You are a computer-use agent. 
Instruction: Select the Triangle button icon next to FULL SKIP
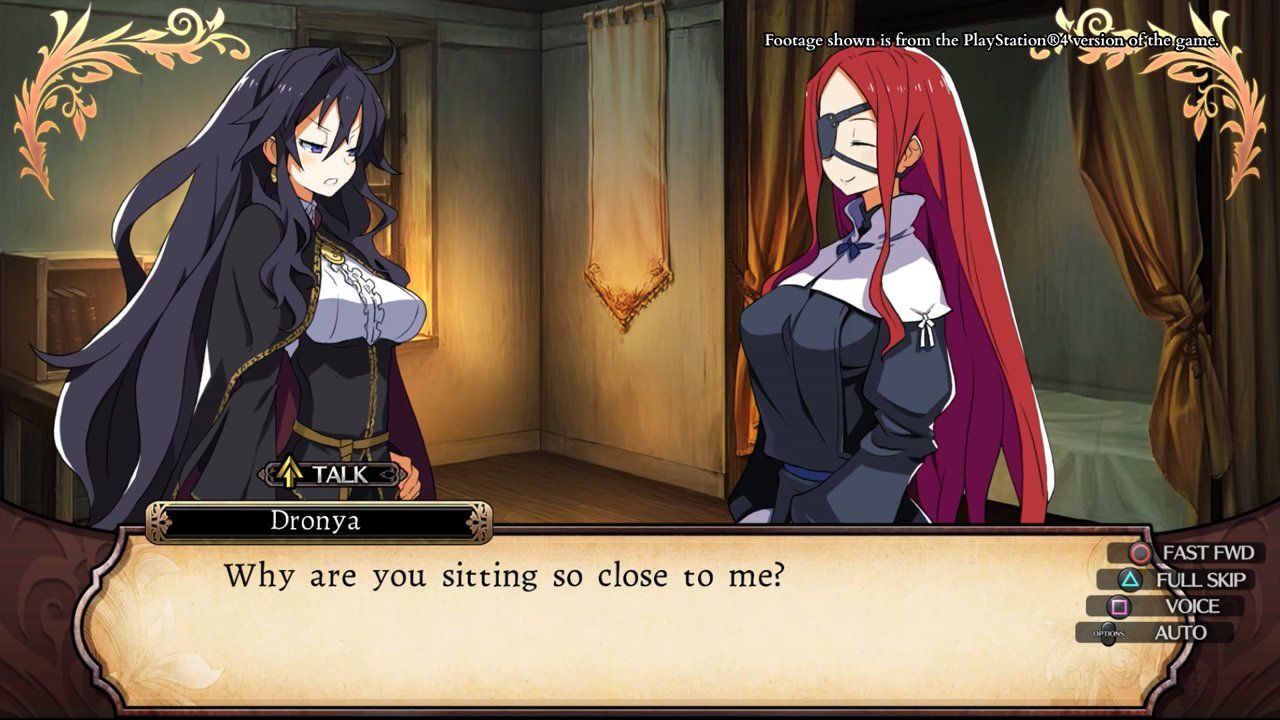(1130, 578)
